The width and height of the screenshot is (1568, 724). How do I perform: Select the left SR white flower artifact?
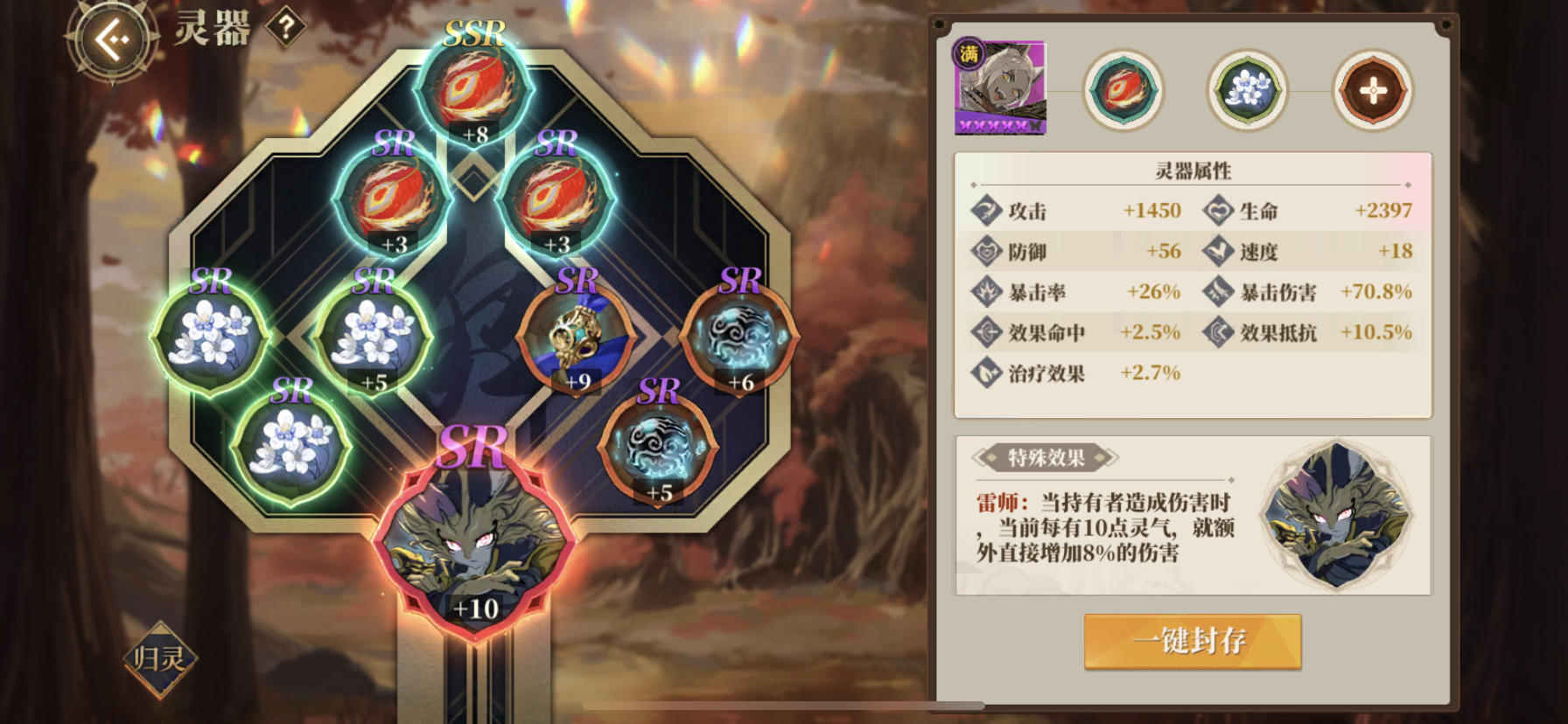tap(212, 338)
